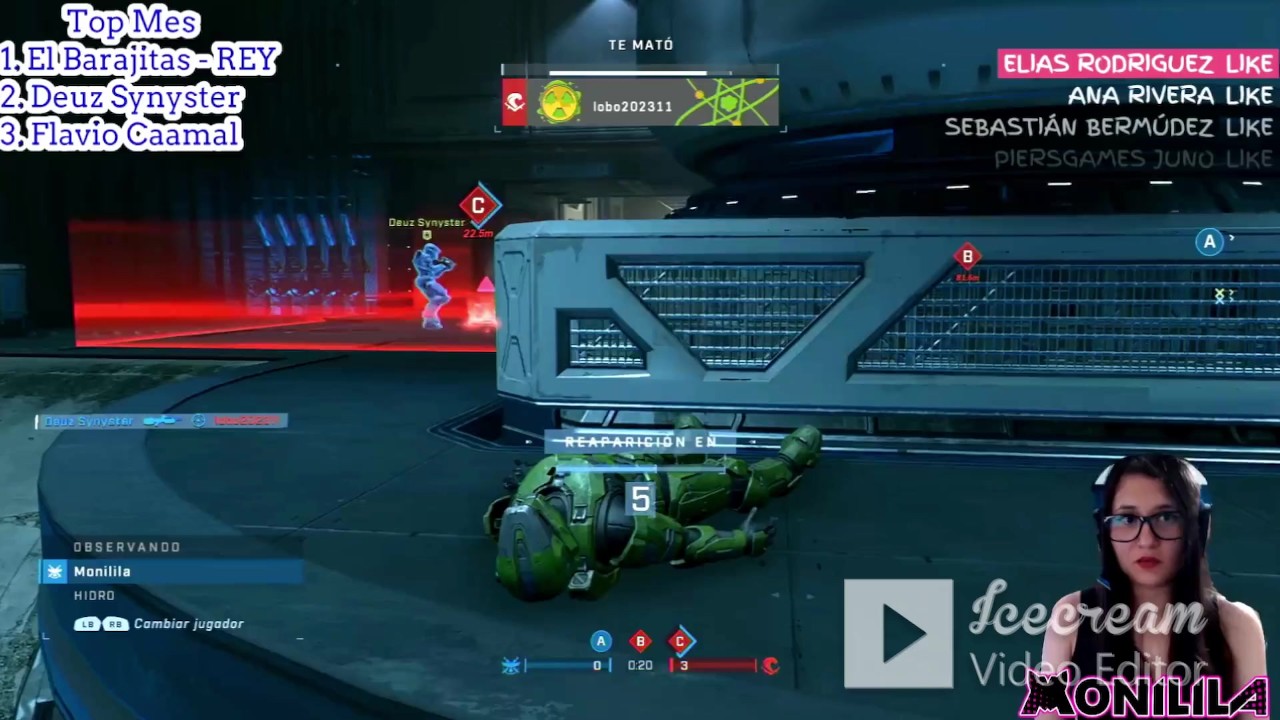
Task: Click the radioactive emblem on the killer card
Action: 559,103
